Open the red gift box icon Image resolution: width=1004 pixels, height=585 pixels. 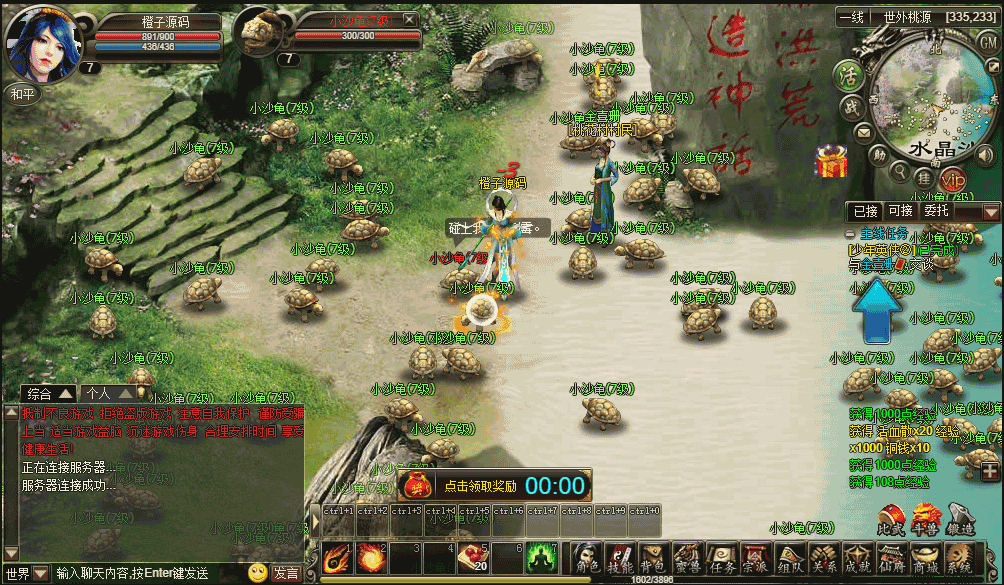[x=830, y=162]
